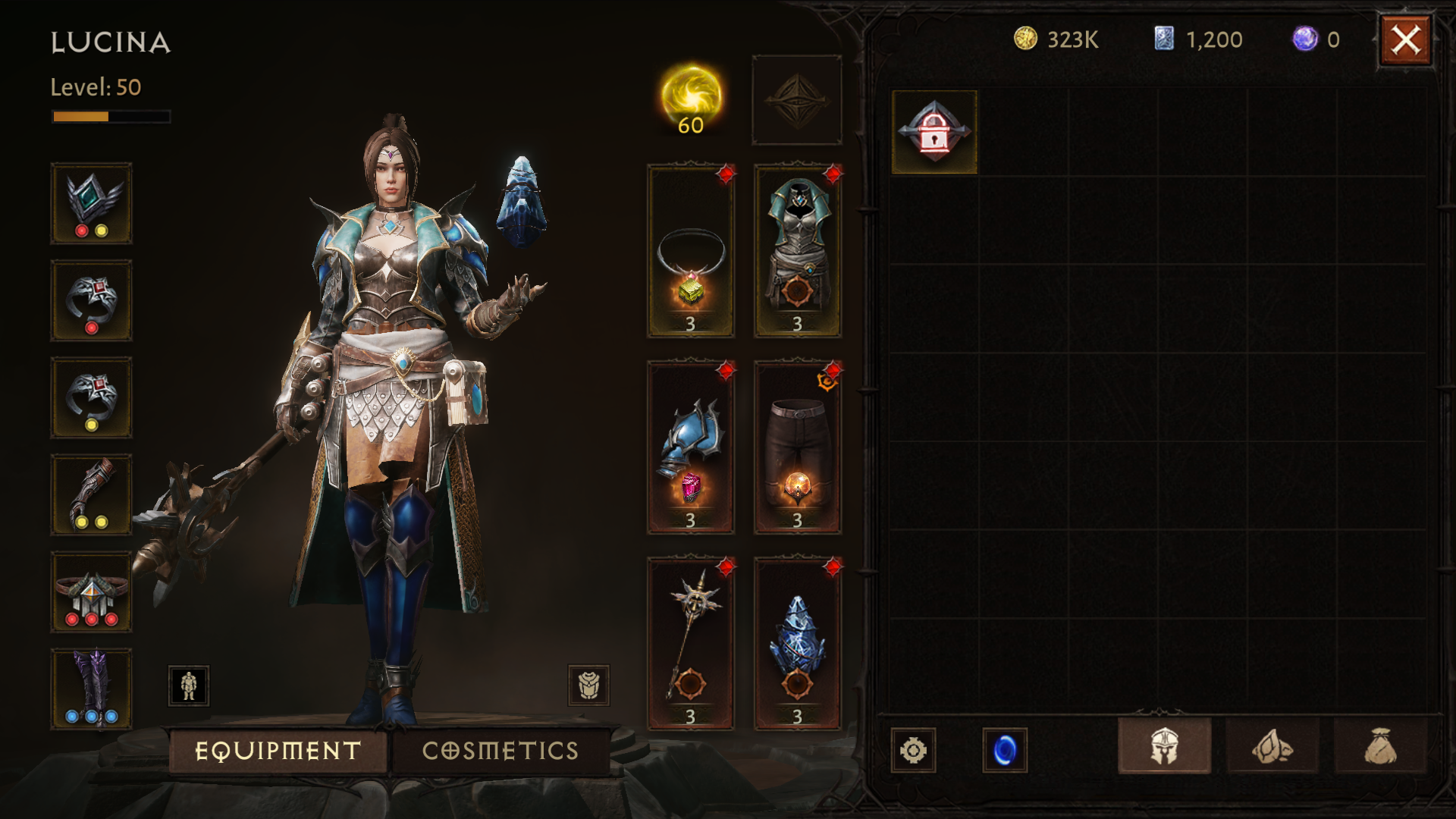Select the equipped amulet slot
1456x819 pixels.
pos(690,251)
